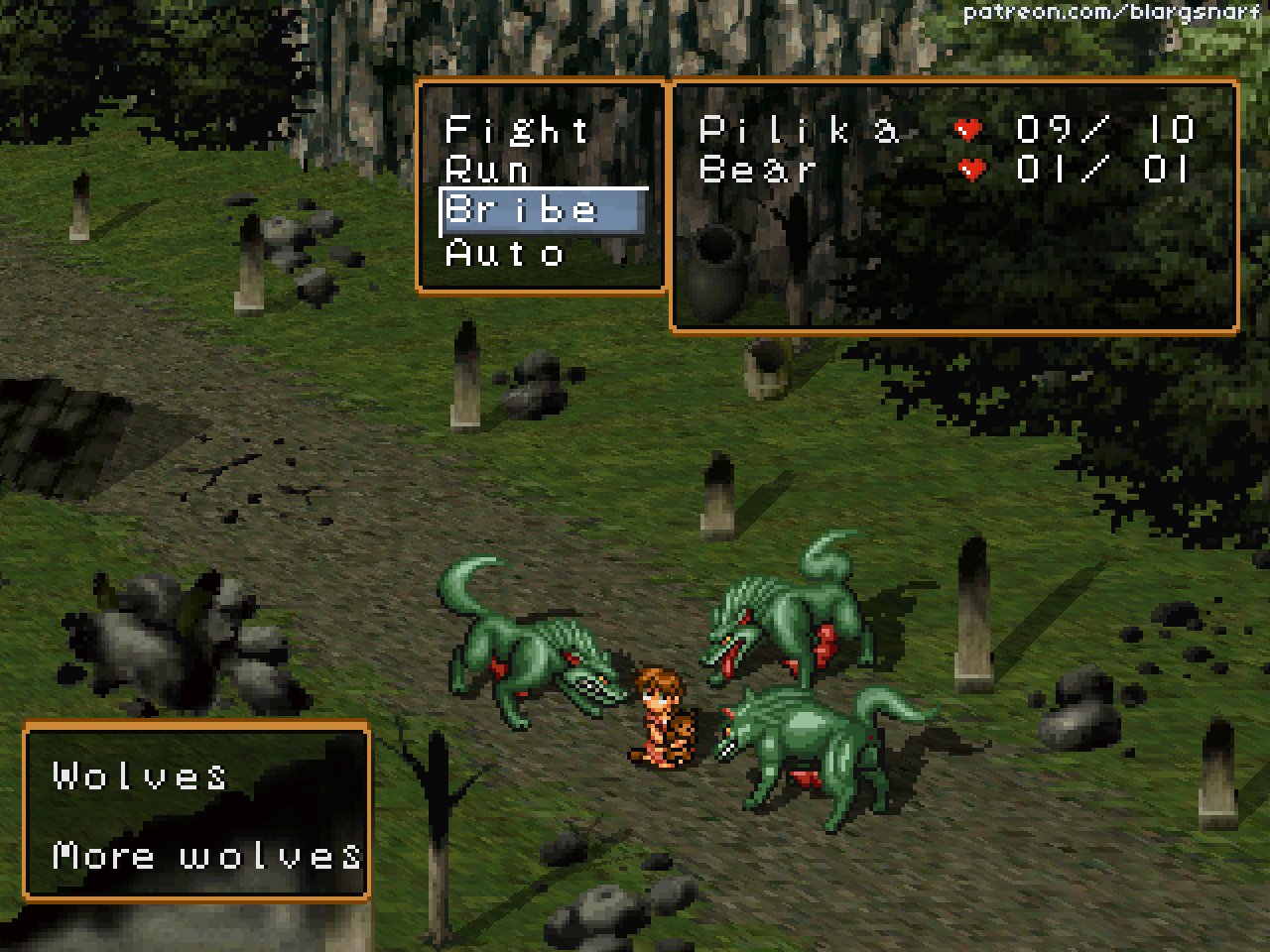The image size is (1270, 952).
Task: Target the More wolves enemy entry
Action: (207, 855)
